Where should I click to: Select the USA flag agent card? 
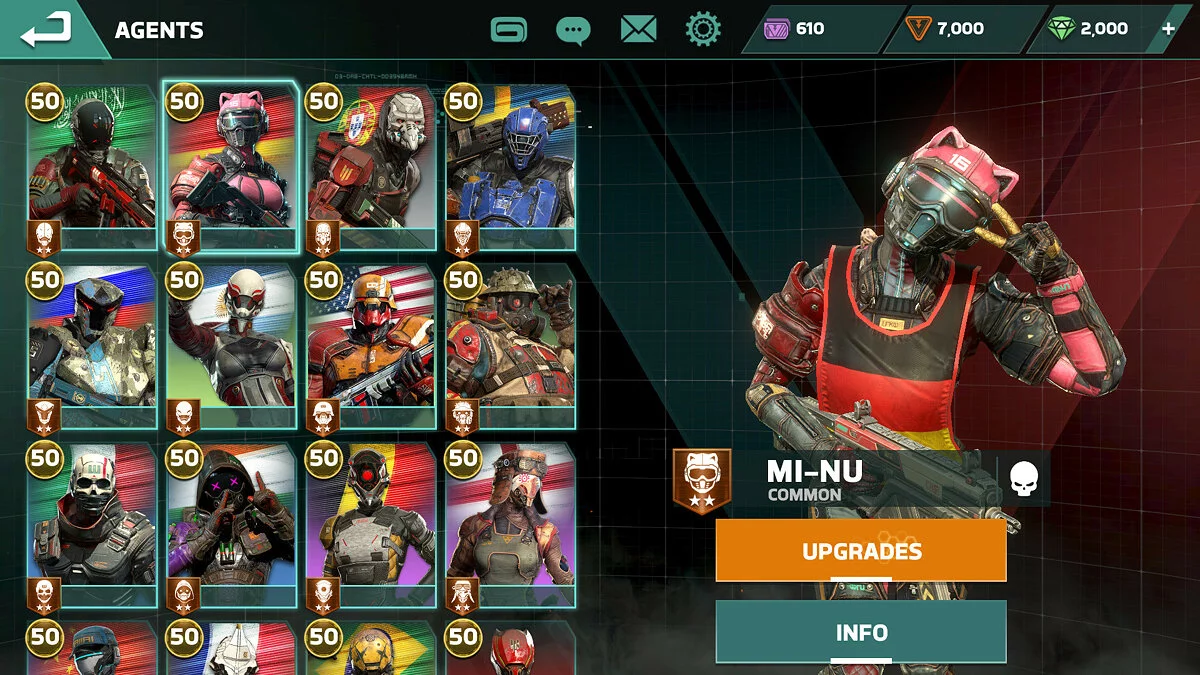pos(371,345)
